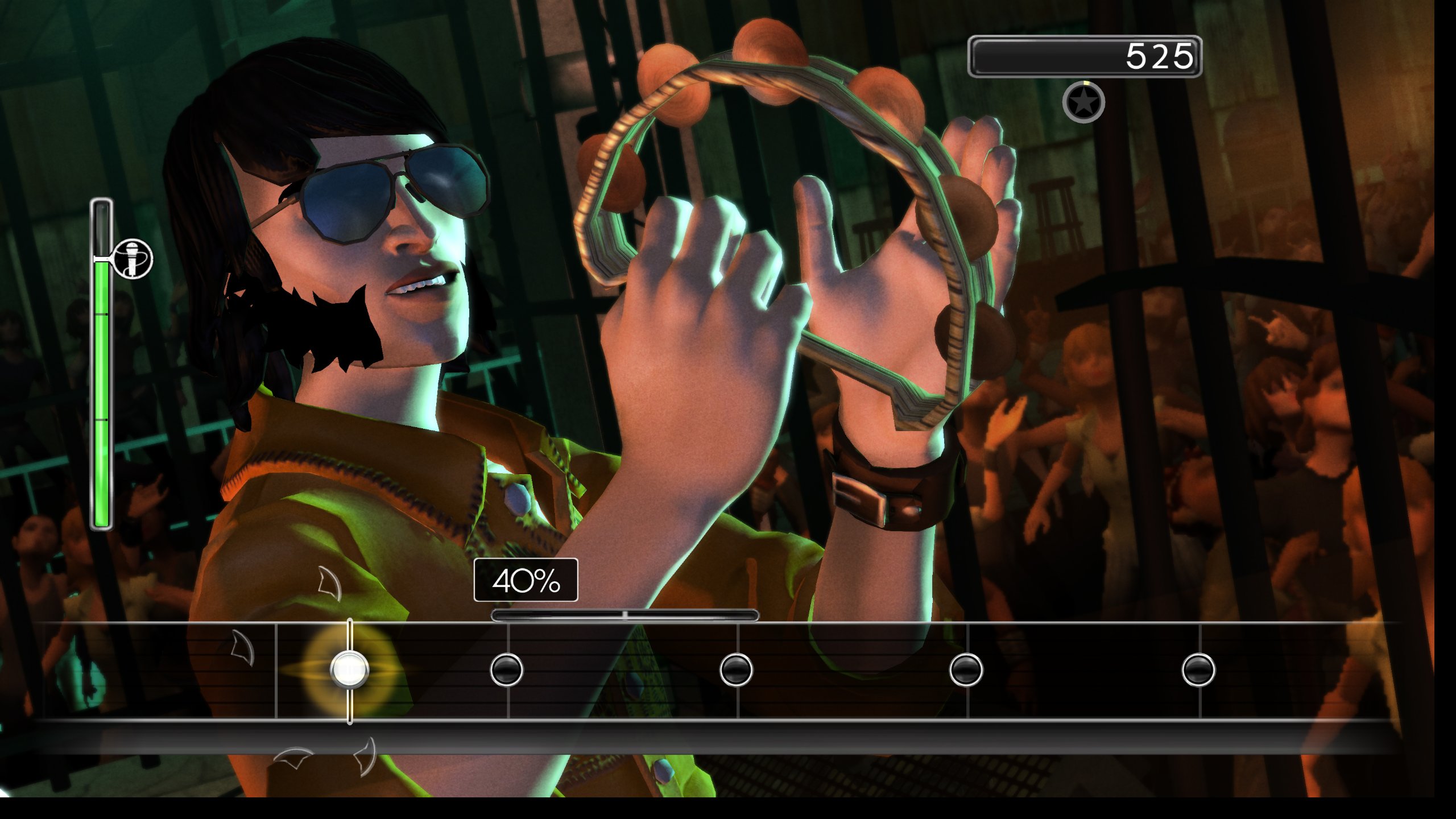
Task: Click the star power meter icon
Action: (1084, 102)
